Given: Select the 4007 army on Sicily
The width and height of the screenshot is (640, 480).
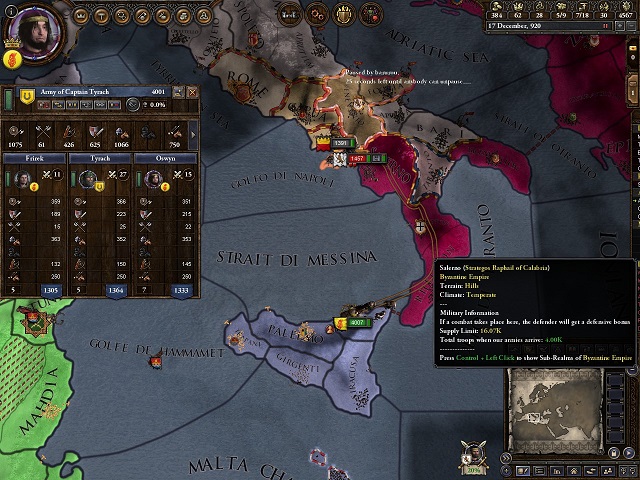Looking at the screenshot, I should [x=359, y=323].
